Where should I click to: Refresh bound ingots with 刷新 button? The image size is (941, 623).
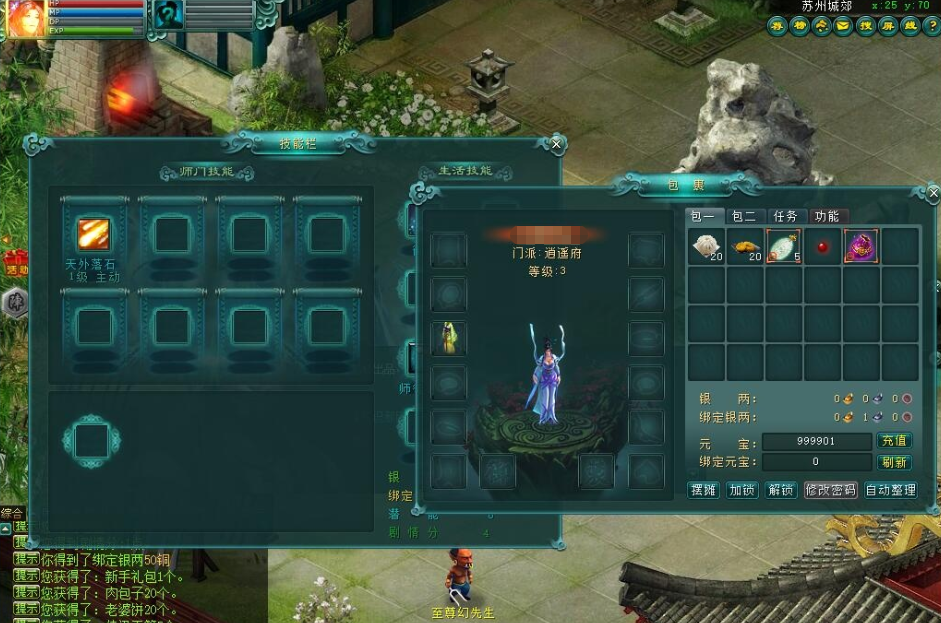pos(894,463)
